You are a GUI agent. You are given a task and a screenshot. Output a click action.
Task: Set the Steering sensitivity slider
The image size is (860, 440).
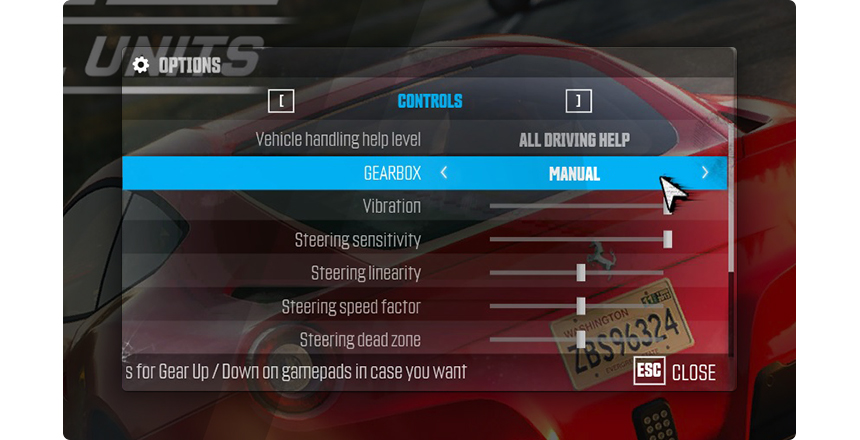click(x=667, y=239)
